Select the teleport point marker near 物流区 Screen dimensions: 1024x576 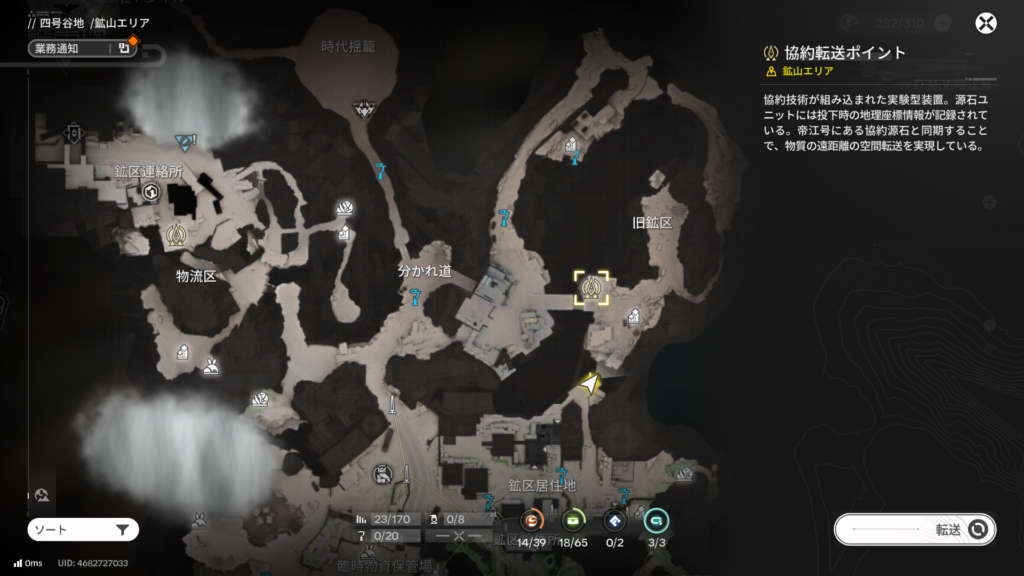[177, 236]
